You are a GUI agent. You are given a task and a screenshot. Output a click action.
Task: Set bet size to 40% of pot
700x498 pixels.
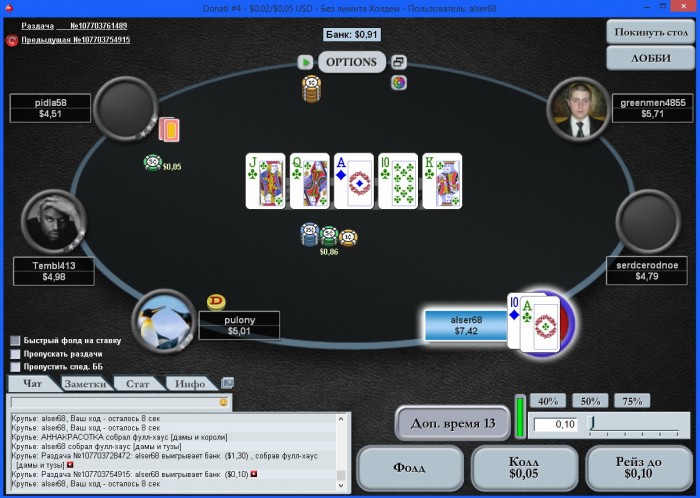pos(548,401)
